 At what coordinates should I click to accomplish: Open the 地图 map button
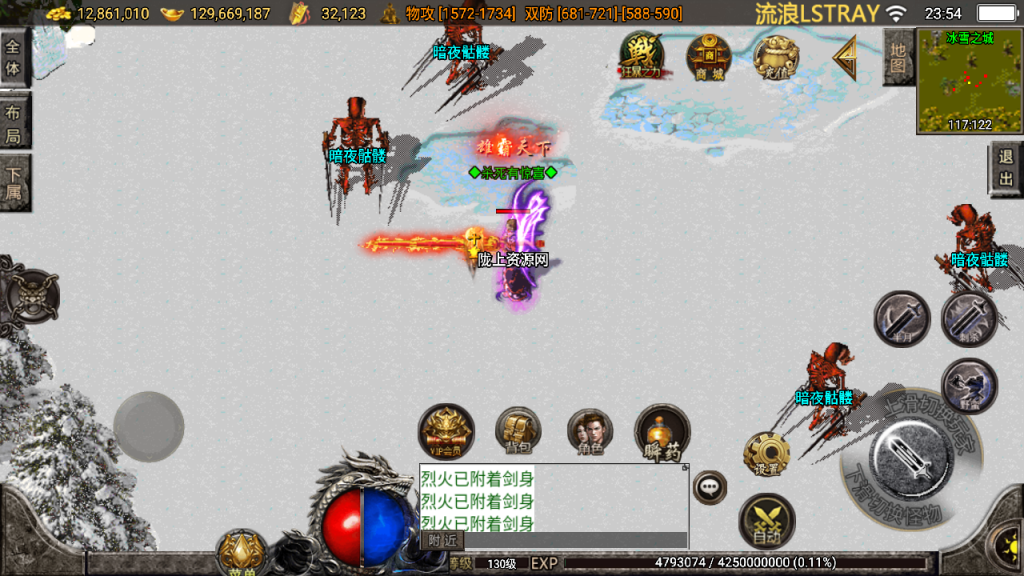pos(898,57)
